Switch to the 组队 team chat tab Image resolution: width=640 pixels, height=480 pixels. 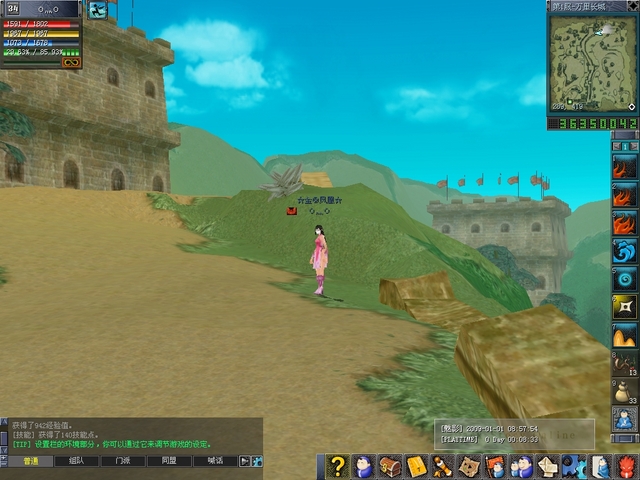point(77,461)
